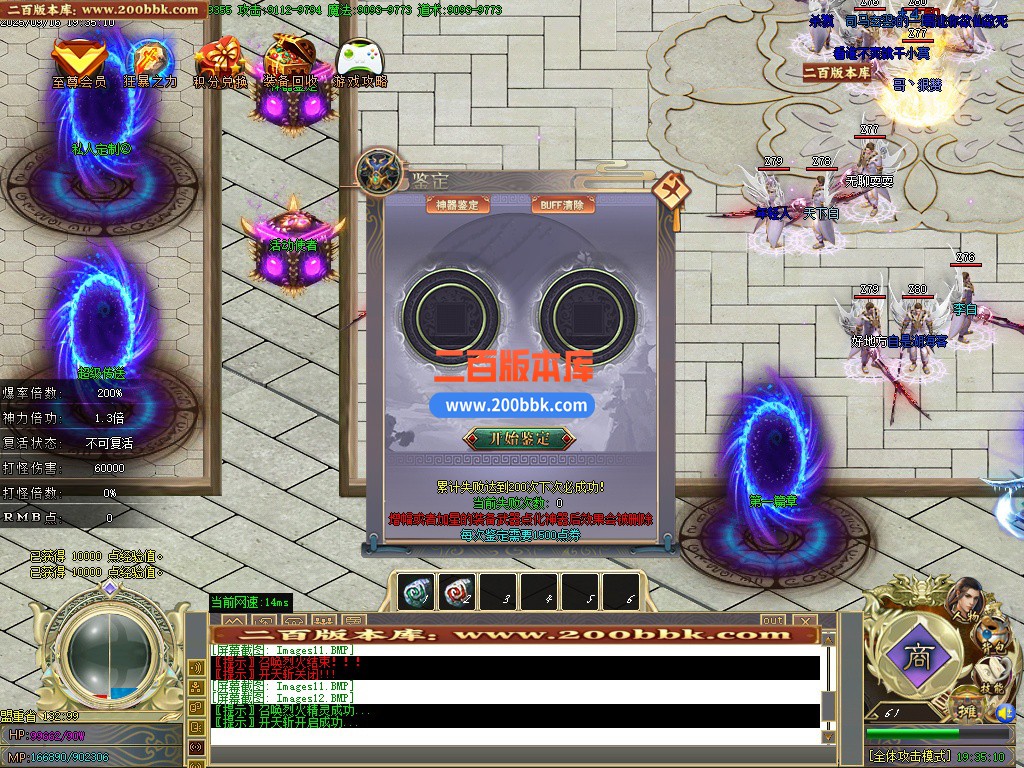Open the 游戏攻略 game guide
This screenshot has height=768, width=1024.
(x=360, y=62)
